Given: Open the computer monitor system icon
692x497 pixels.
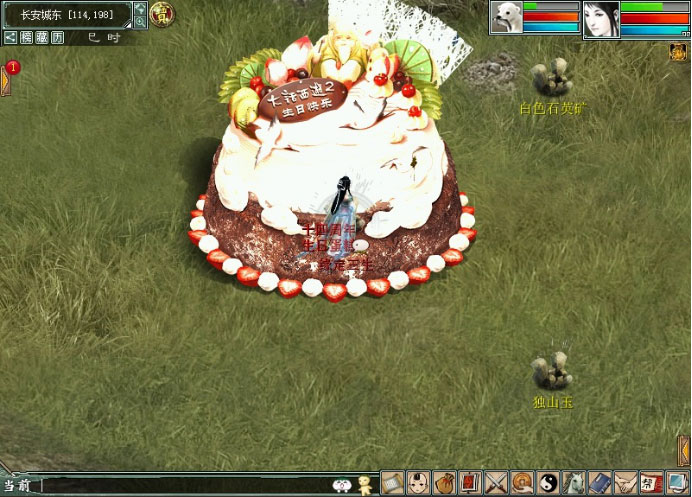Looking at the screenshot, I should coord(677,482).
